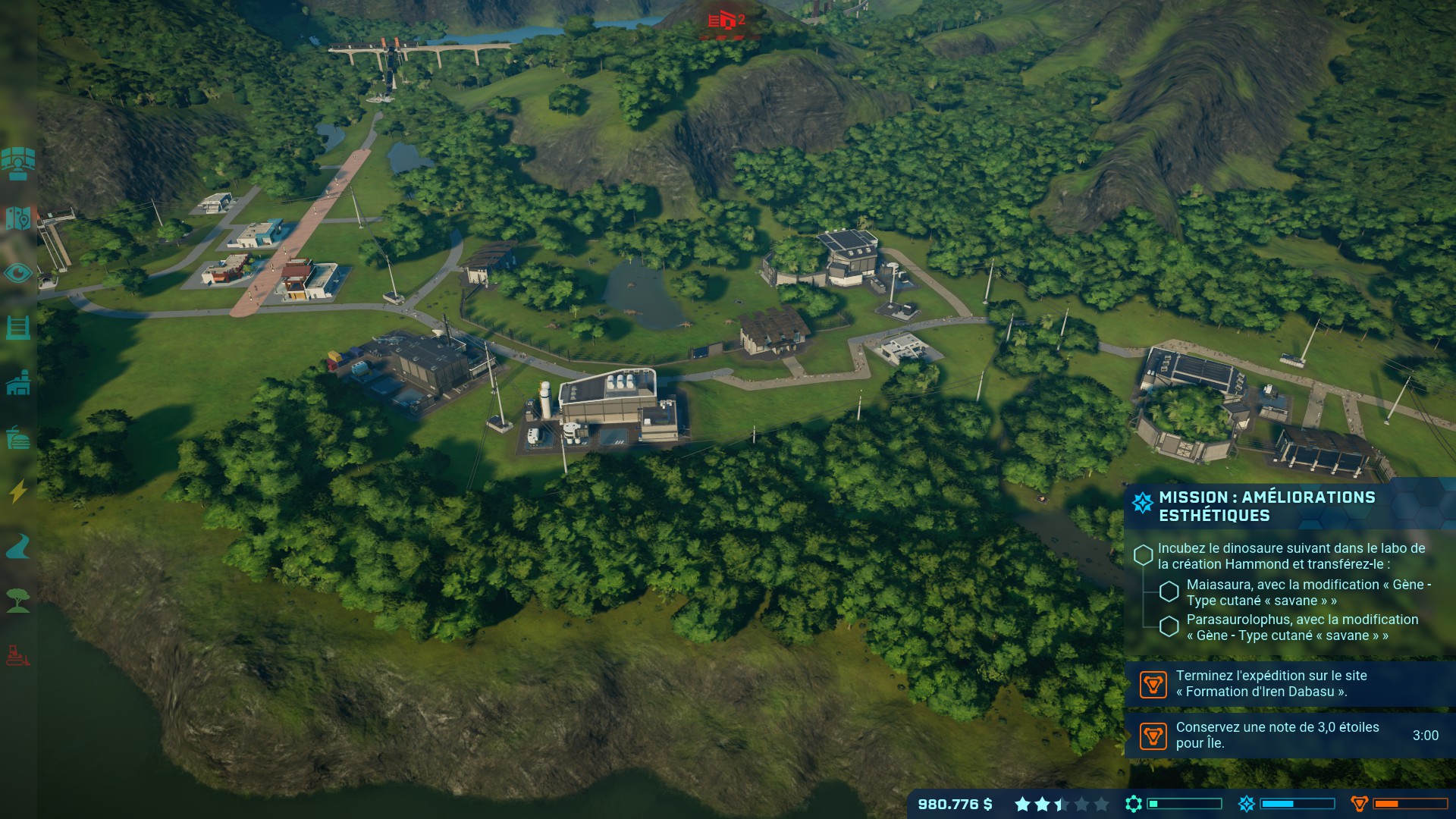
Task: Select the Maiasaura mission objective
Action: pyautogui.click(x=1308, y=592)
